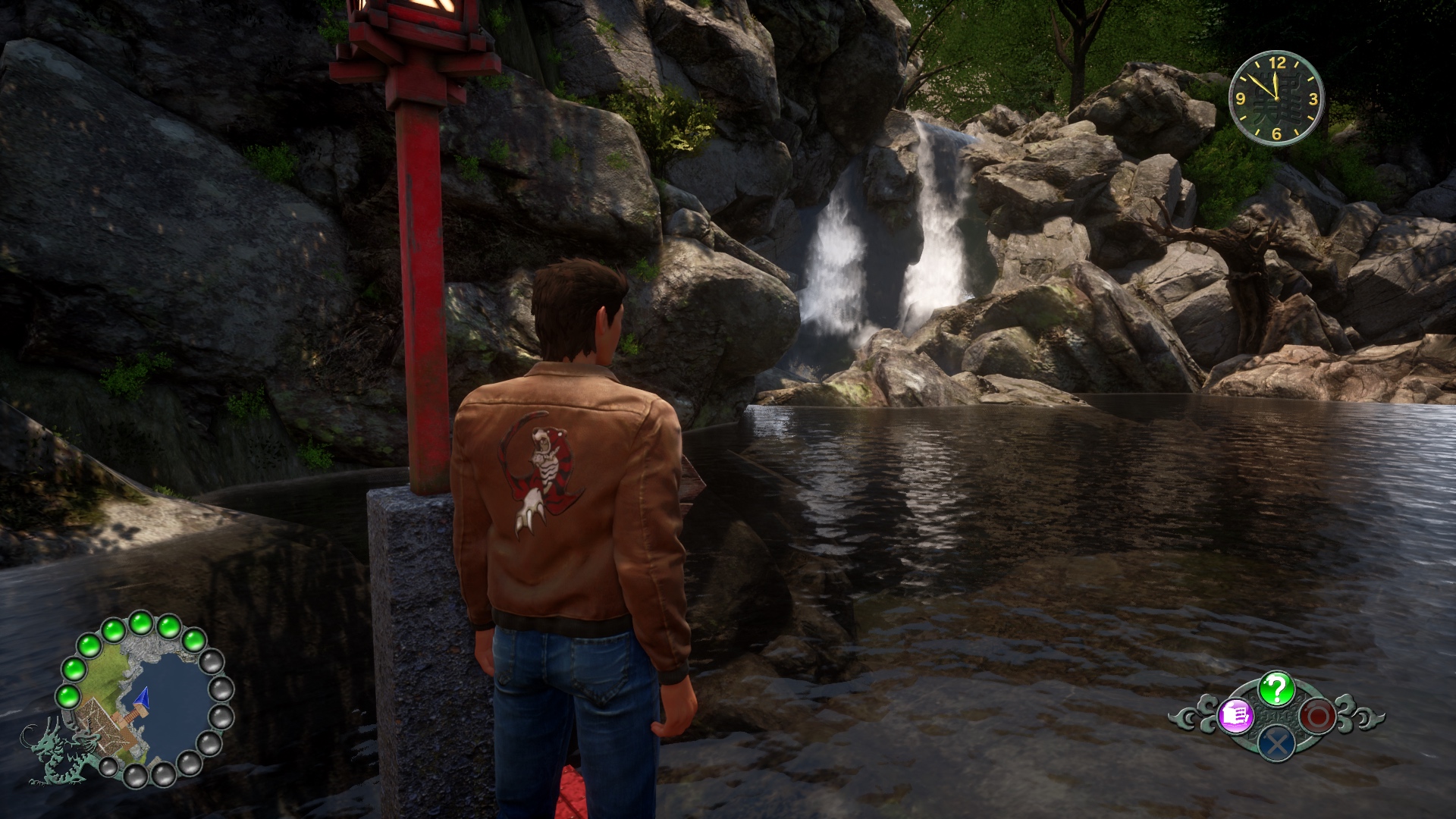Select the green question mark help icon
This screenshot has height=819, width=1456.
pos(1277,689)
